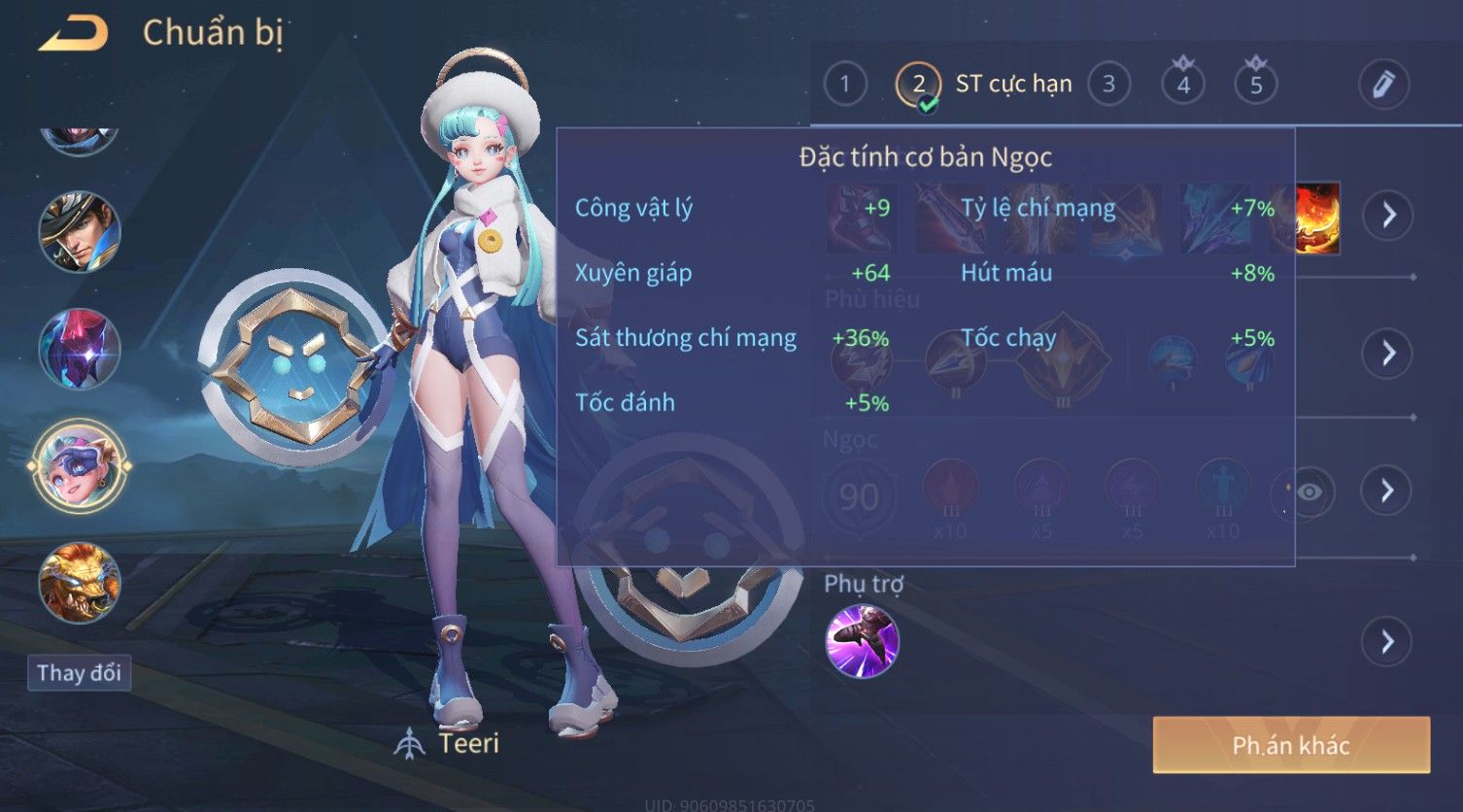Switch to build preset 3
Viewport: 1463px width, 812px height.
[x=1108, y=85]
